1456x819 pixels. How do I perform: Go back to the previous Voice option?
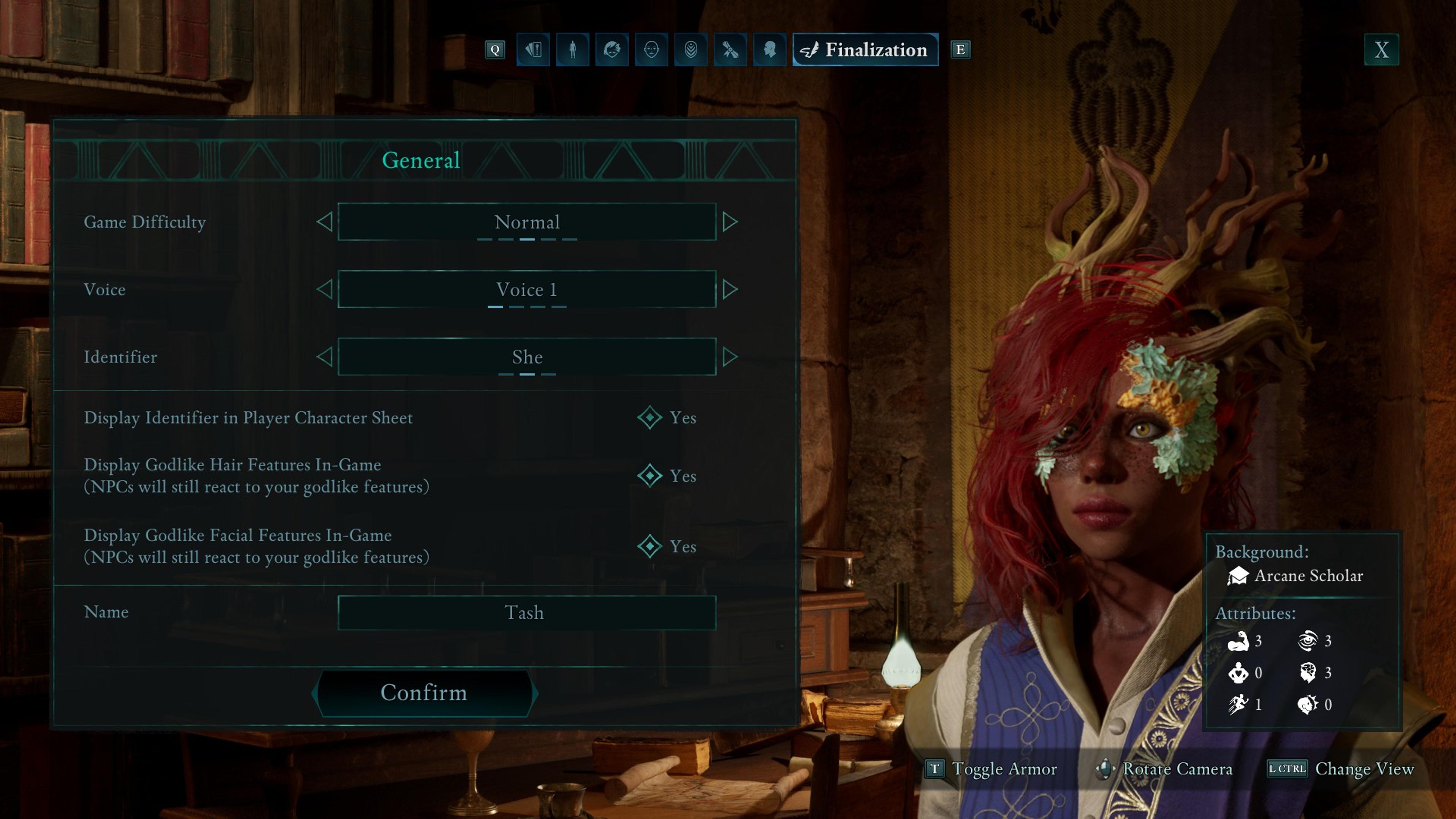(x=325, y=289)
